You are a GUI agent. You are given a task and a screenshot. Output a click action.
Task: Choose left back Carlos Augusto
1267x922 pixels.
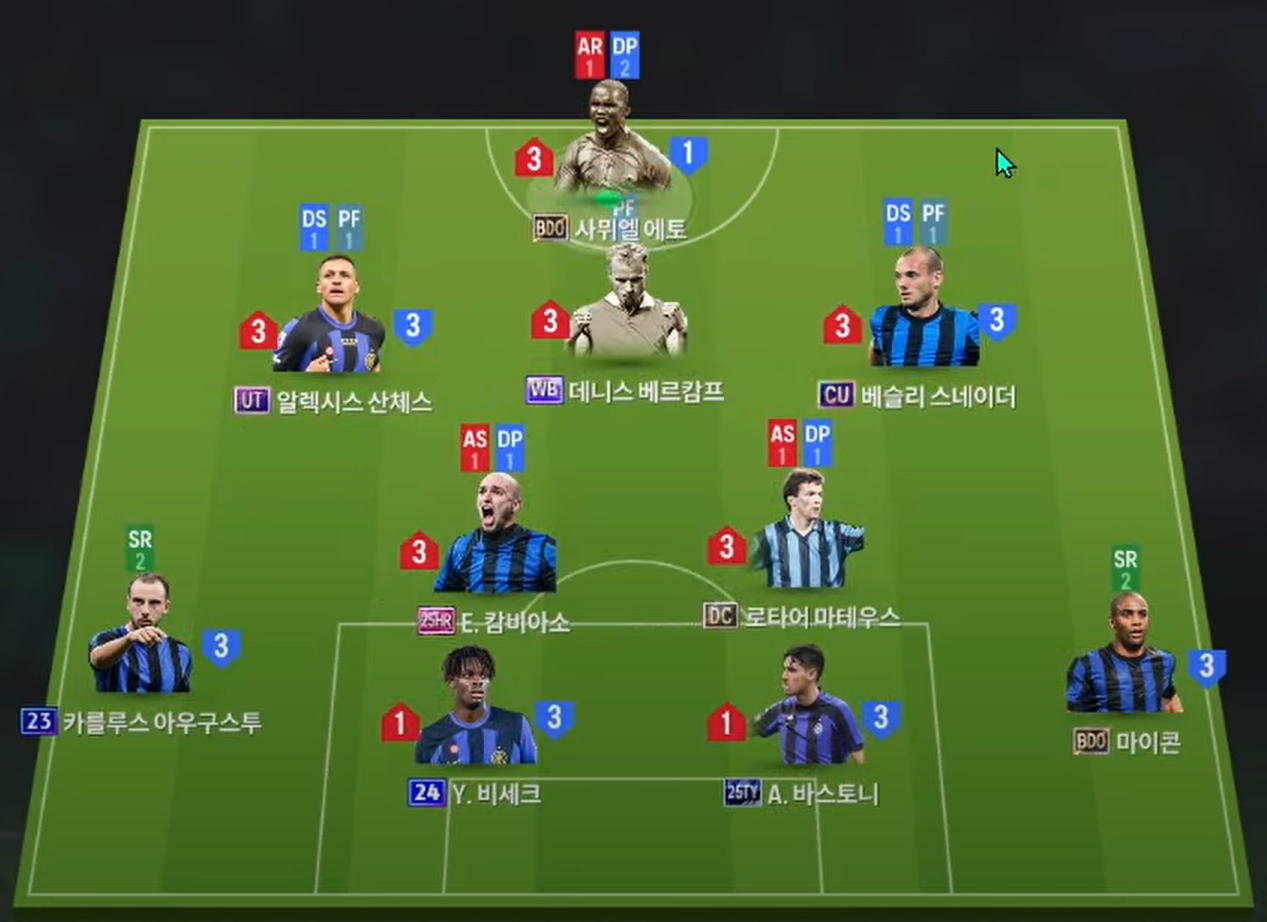(143, 638)
